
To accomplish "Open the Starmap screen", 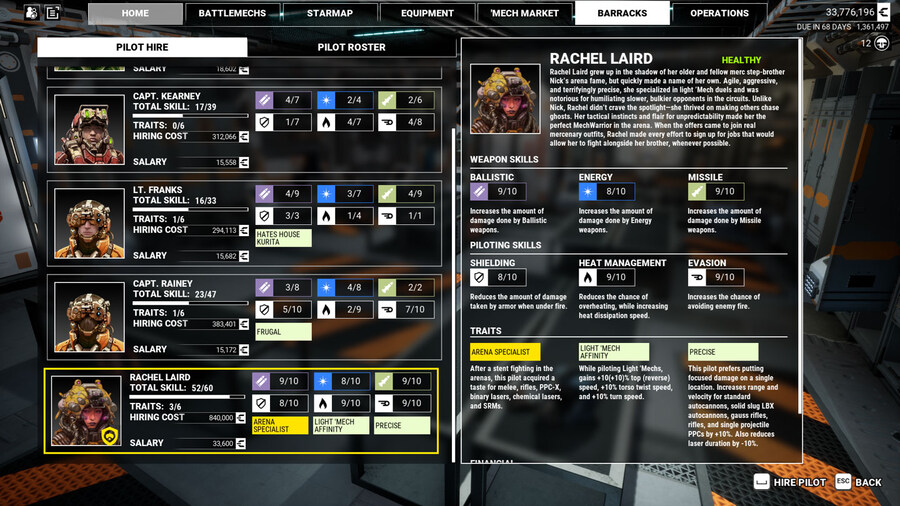I will point(329,13).
